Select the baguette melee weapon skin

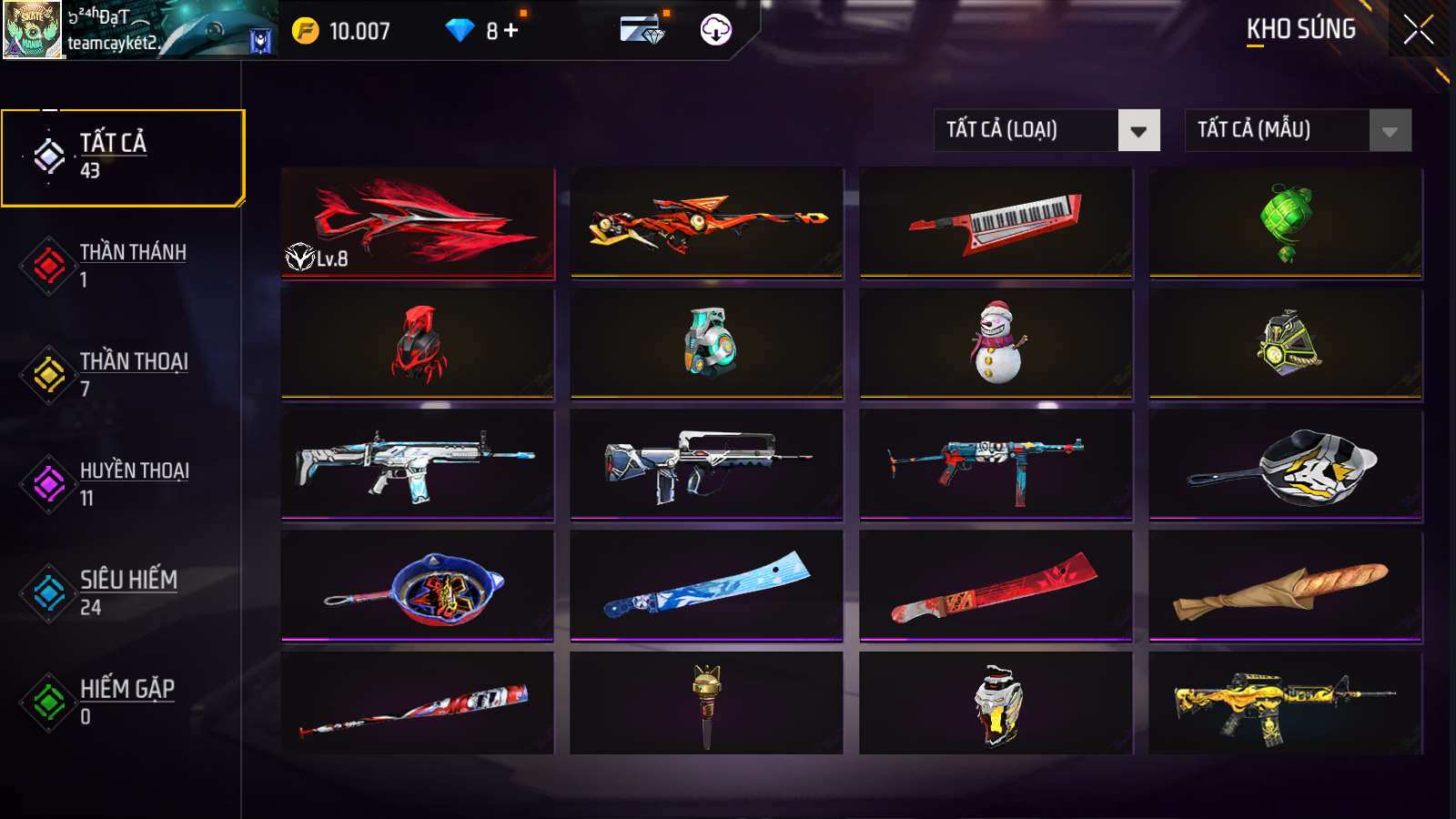coord(1285,586)
